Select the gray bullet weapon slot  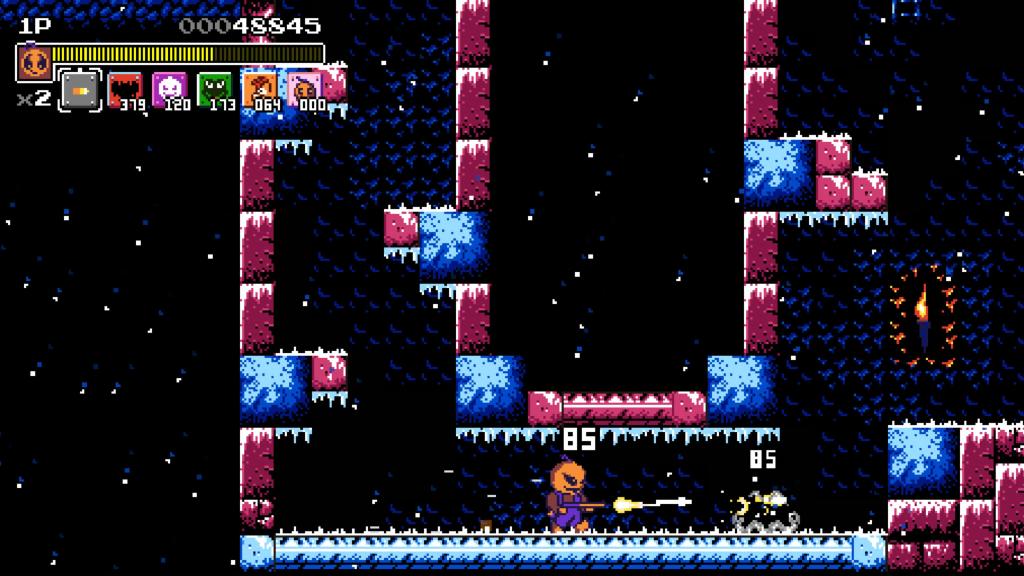click(x=79, y=90)
